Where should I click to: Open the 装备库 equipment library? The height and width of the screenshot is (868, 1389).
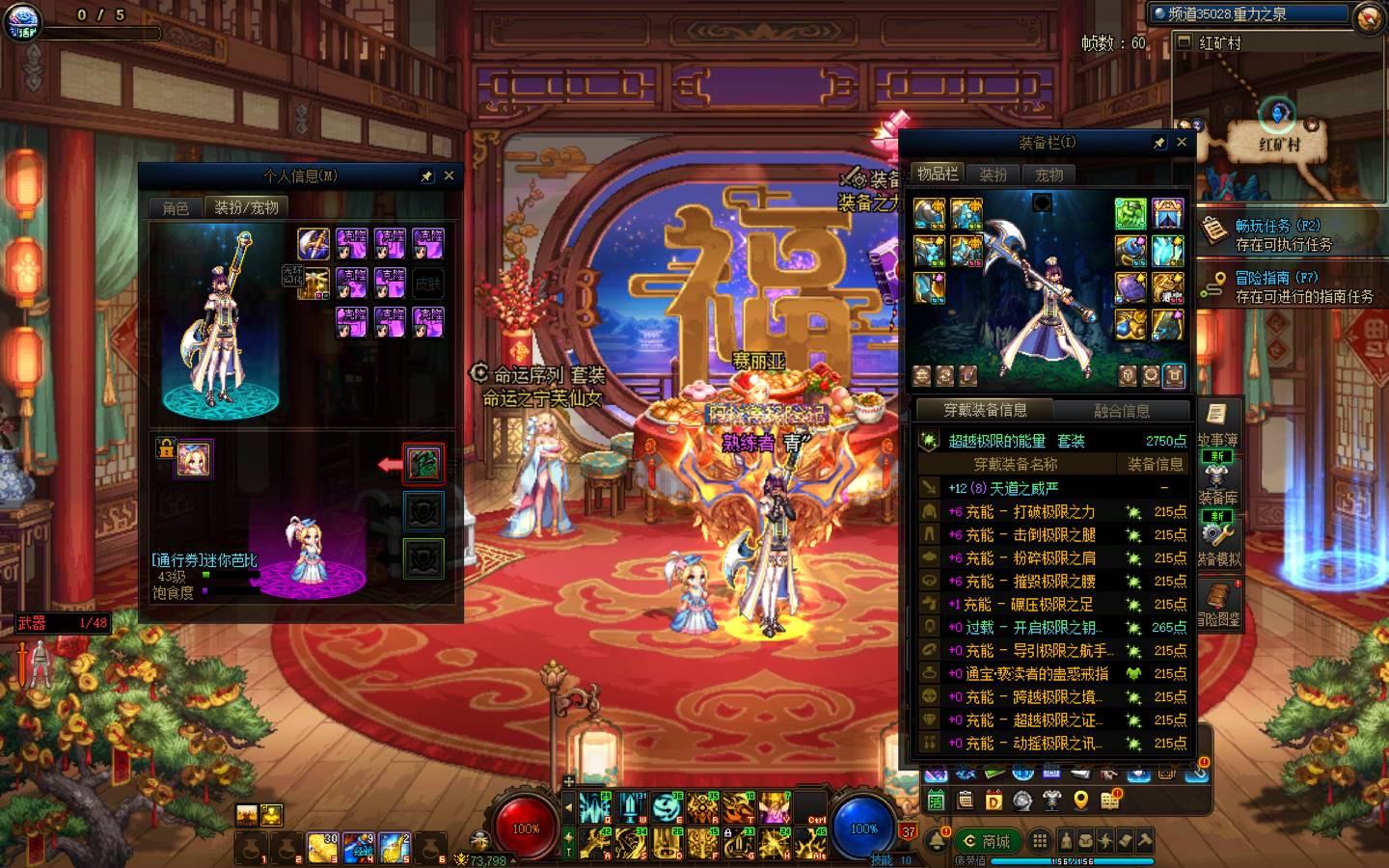pyautogui.click(x=1217, y=480)
